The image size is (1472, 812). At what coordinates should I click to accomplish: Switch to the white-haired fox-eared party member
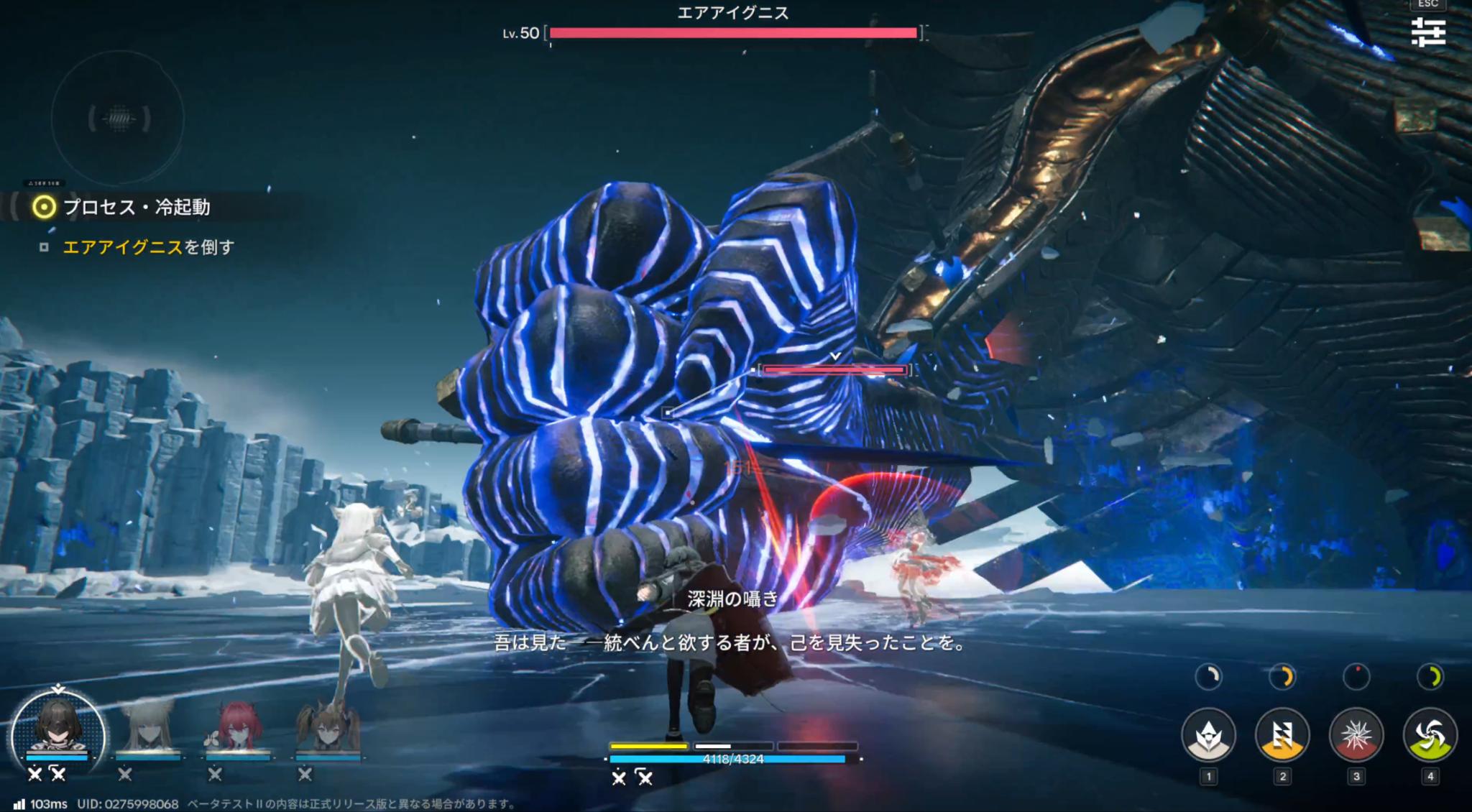(x=147, y=724)
